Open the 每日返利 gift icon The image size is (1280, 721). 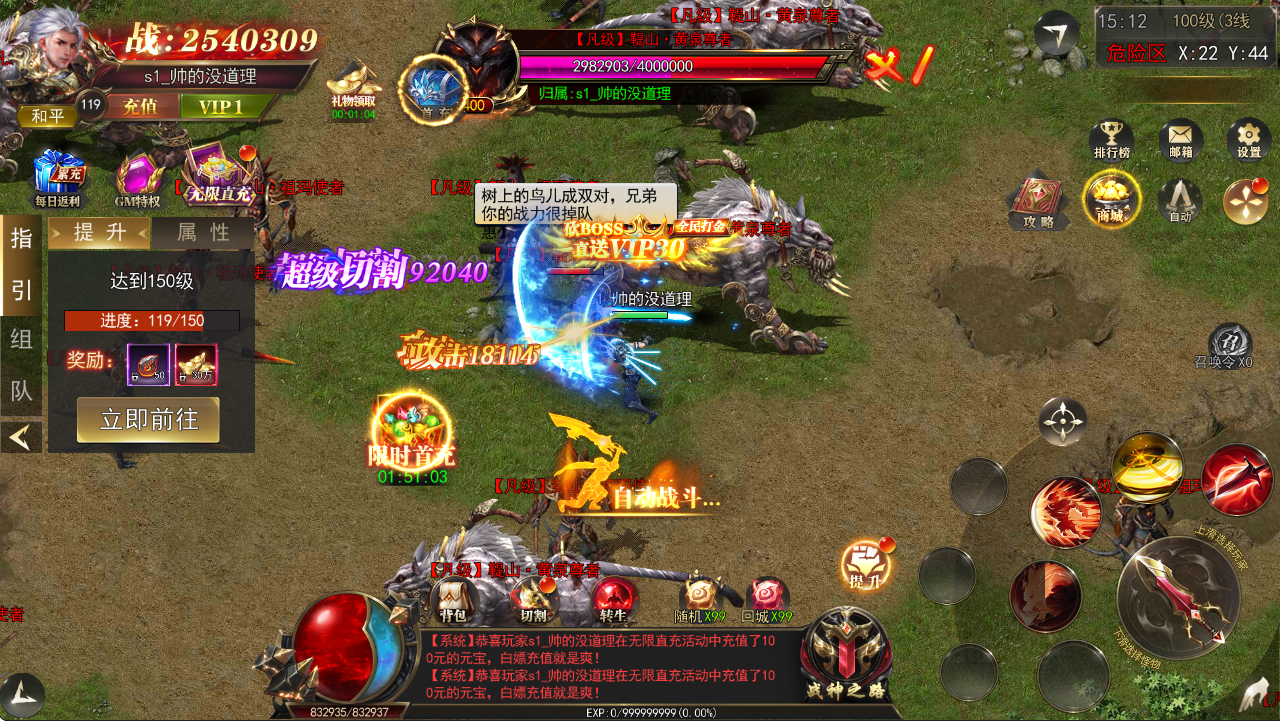pyautogui.click(x=56, y=177)
